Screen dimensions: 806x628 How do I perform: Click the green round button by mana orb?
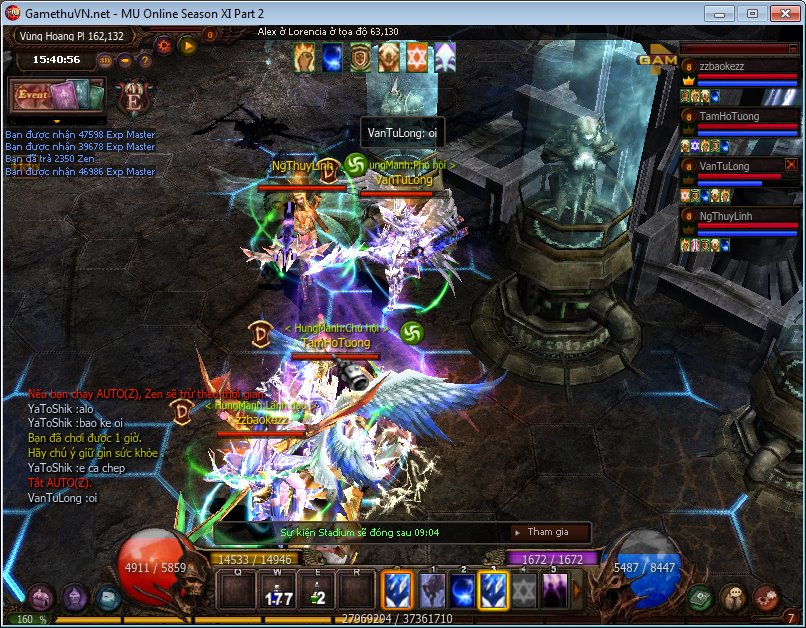[701, 598]
